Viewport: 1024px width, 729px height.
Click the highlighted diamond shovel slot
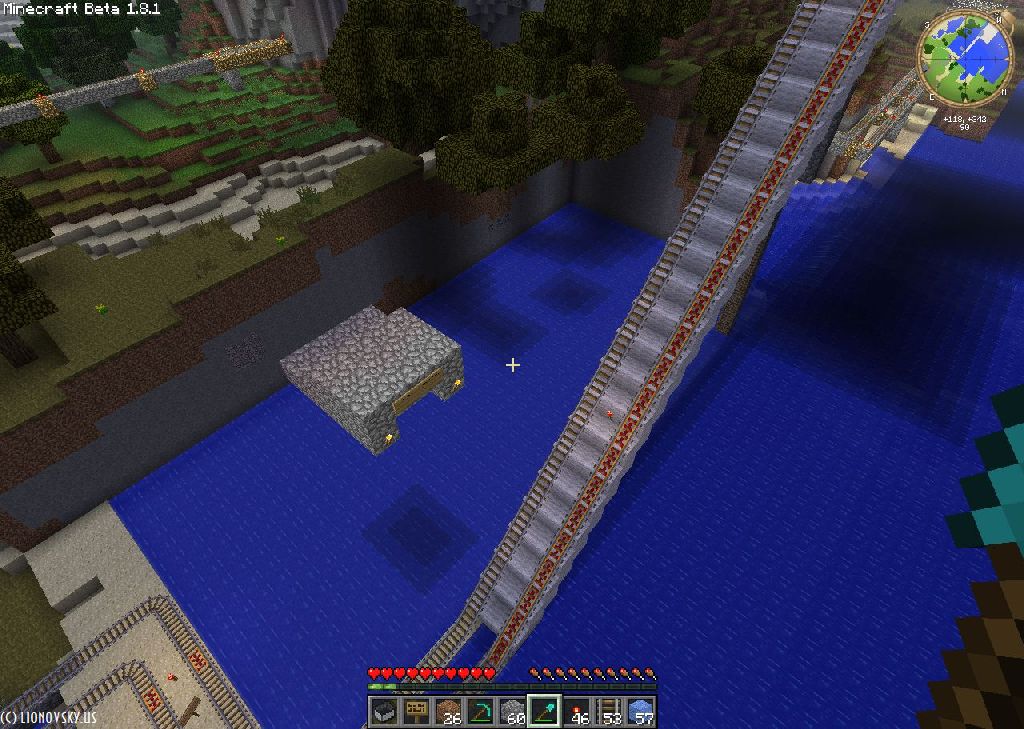coord(544,711)
